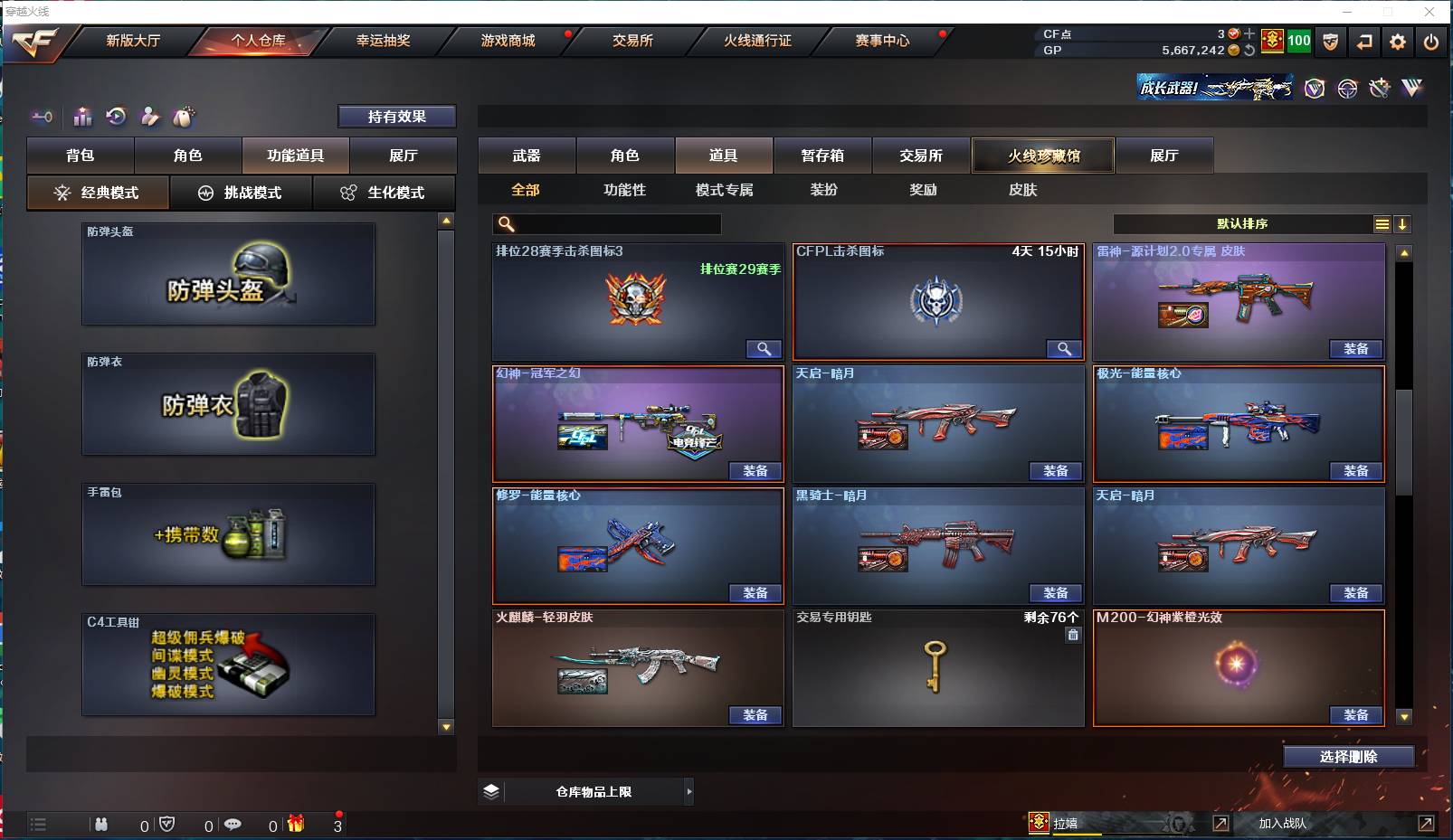Click the replay arrow icon in the sidebar
Screen dimensions: 1453x840
pyautogui.click(x=114, y=117)
